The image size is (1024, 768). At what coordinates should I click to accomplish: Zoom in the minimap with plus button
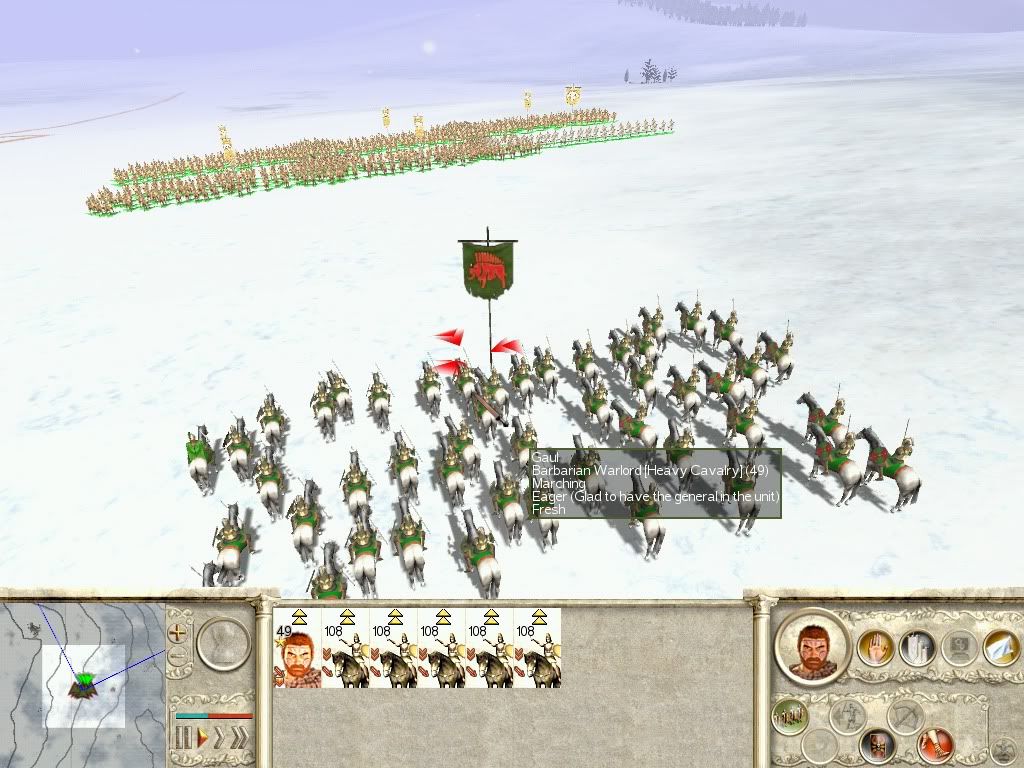click(179, 632)
